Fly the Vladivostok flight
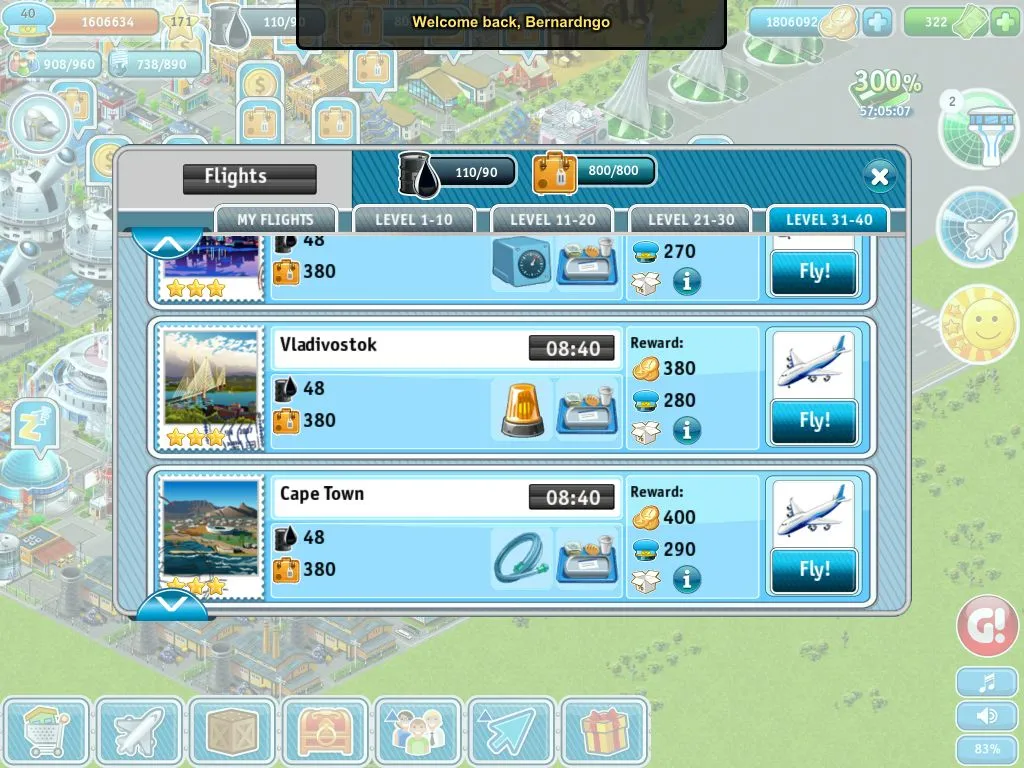This screenshot has height=768, width=1024. pyautogui.click(x=814, y=421)
